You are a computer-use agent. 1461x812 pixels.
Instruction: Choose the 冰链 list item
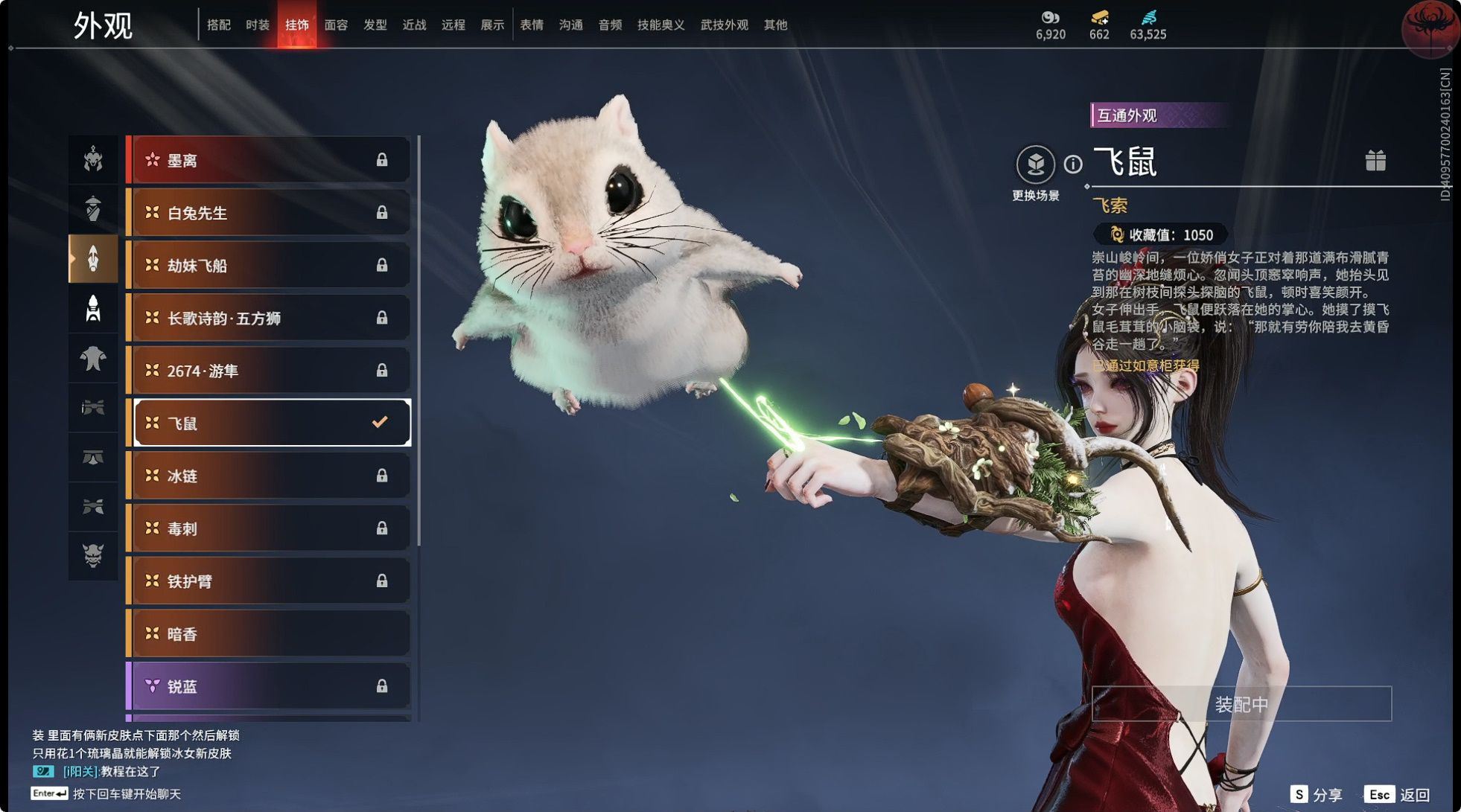click(269, 476)
